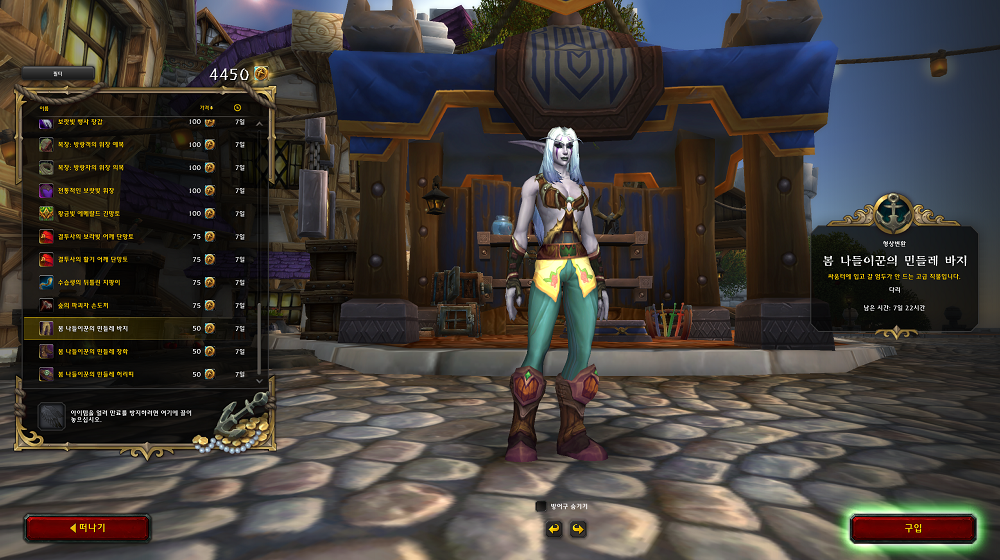The image size is (1000, 560).
Task: Buy the selected item with 구입 button
Action: tap(912, 528)
